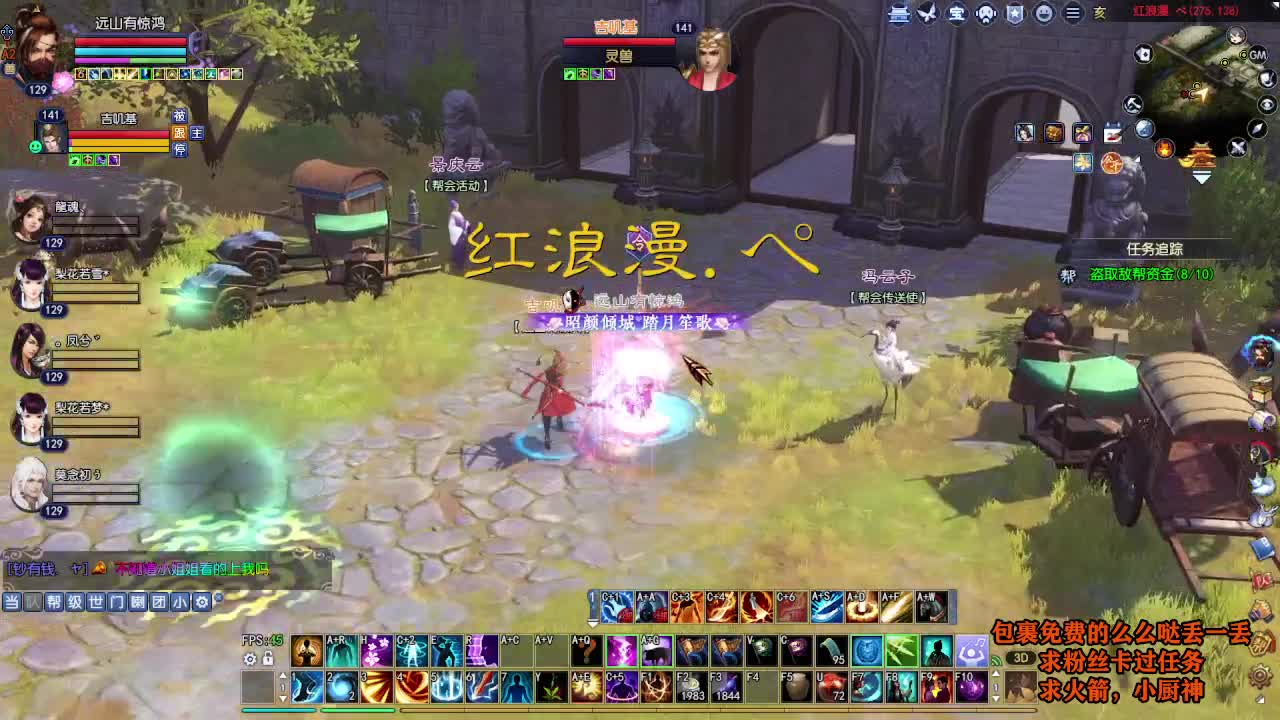Select the mask face icon in top bar
This screenshot has width=1280, height=720.
click(x=986, y=12)
